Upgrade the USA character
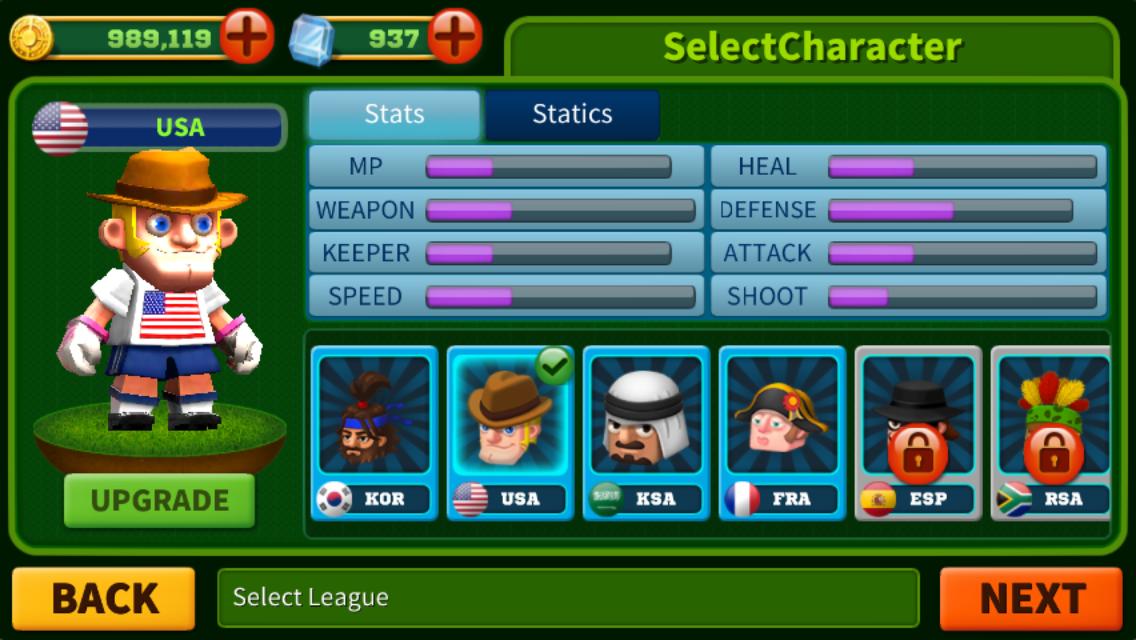The image size is (1136, 640). tap(160, 500)
